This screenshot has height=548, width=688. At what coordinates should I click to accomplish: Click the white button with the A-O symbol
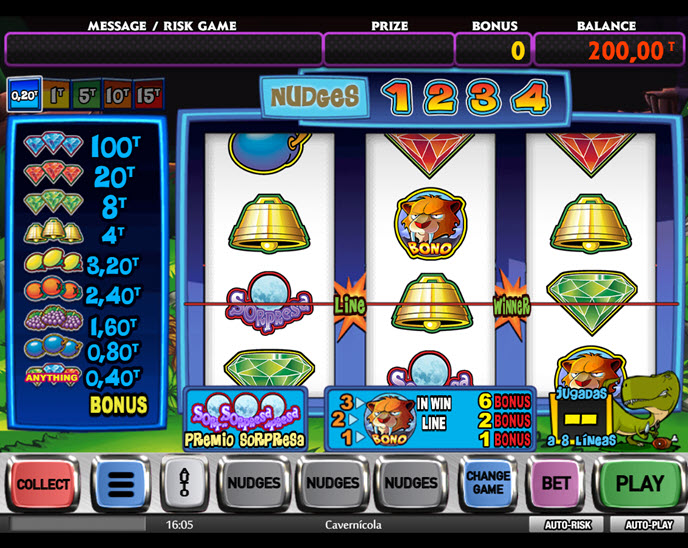183,484
